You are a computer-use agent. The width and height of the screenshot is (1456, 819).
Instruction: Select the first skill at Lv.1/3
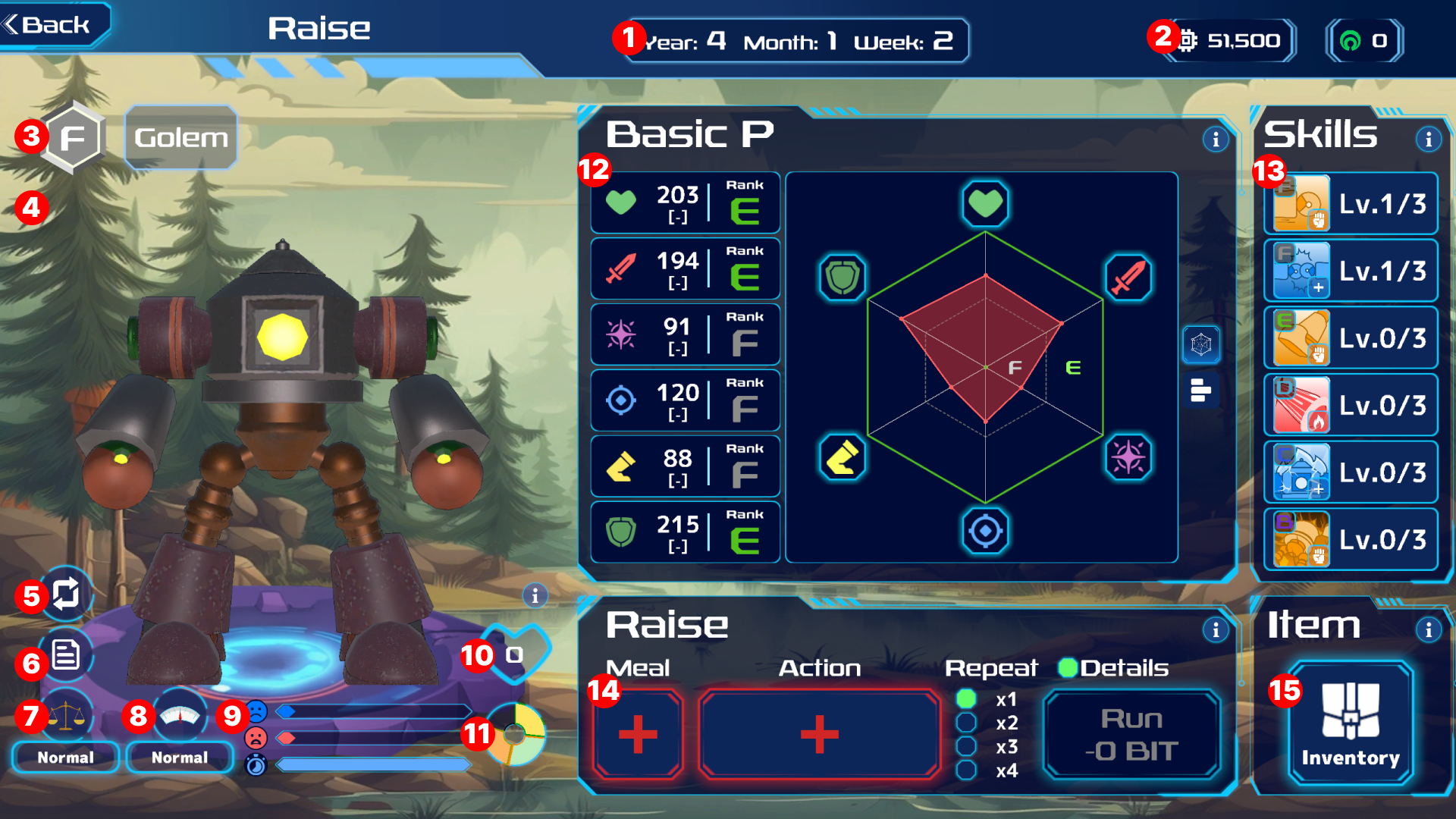click(x=1351, y=204)
